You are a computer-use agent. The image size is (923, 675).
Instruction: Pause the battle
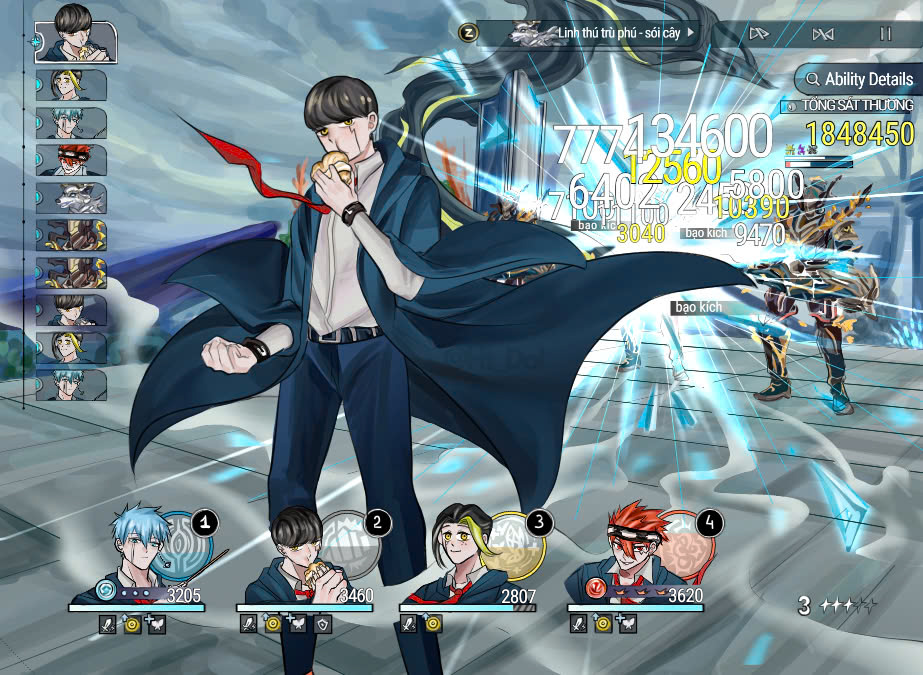[885, 34]
